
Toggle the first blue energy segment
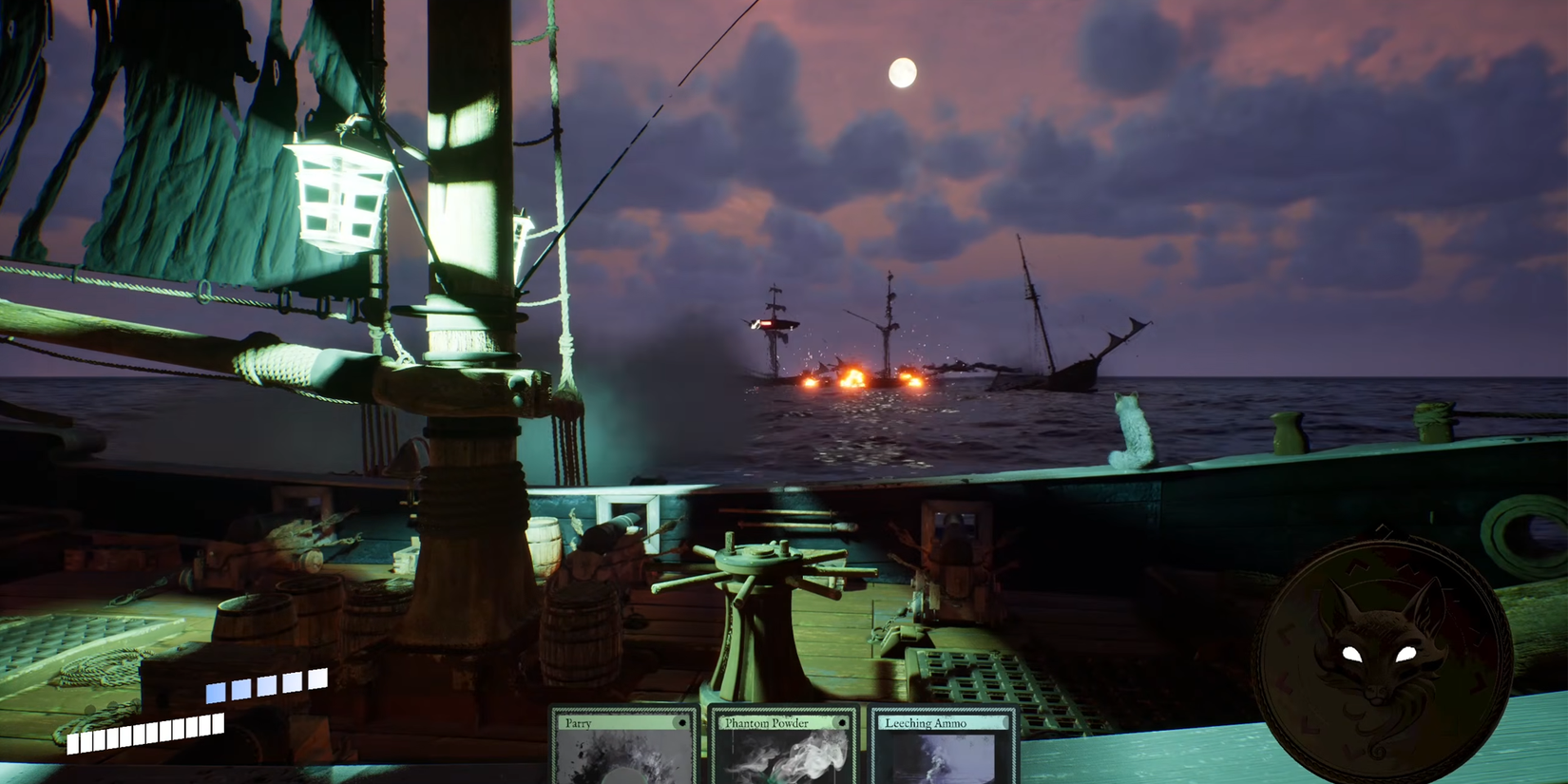point(216,694)
